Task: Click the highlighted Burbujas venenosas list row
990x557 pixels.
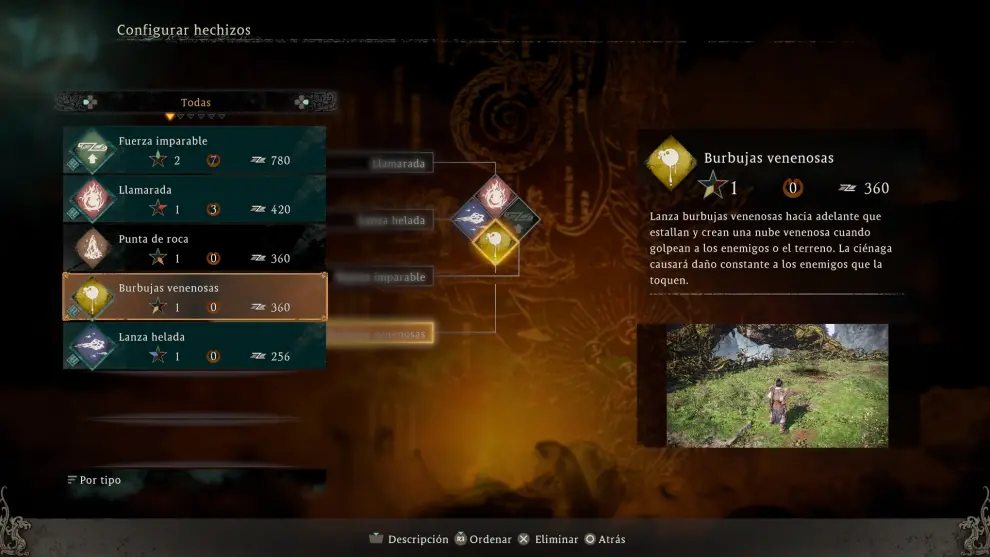Action: point(195,297)
